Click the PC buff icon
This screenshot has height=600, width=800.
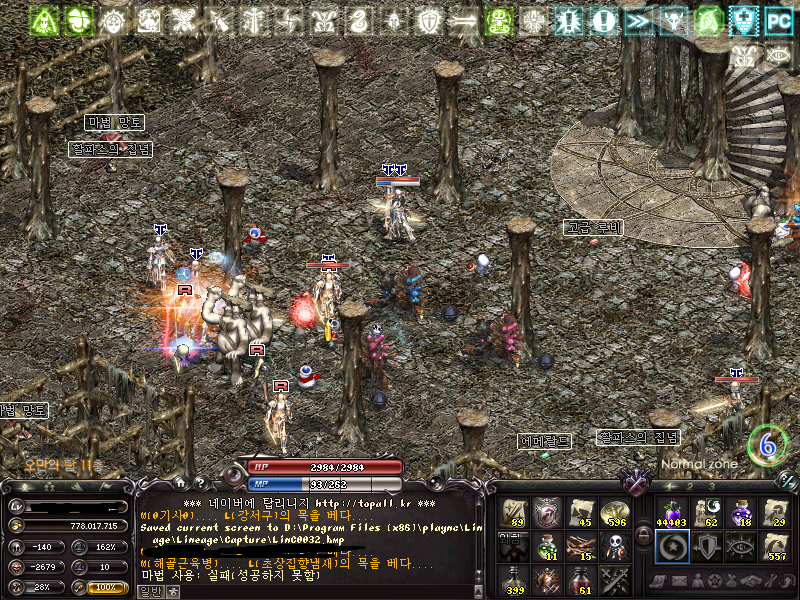(x=778, y=19)
